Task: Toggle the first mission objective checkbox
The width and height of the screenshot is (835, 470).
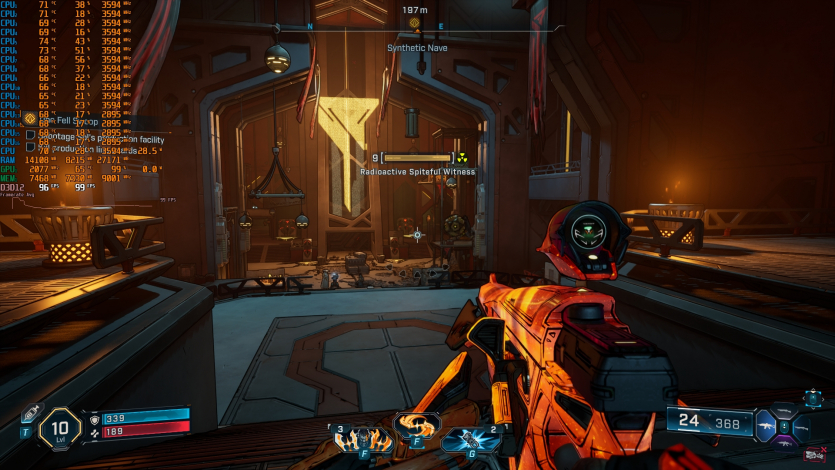Action: (x=30, y=134)
